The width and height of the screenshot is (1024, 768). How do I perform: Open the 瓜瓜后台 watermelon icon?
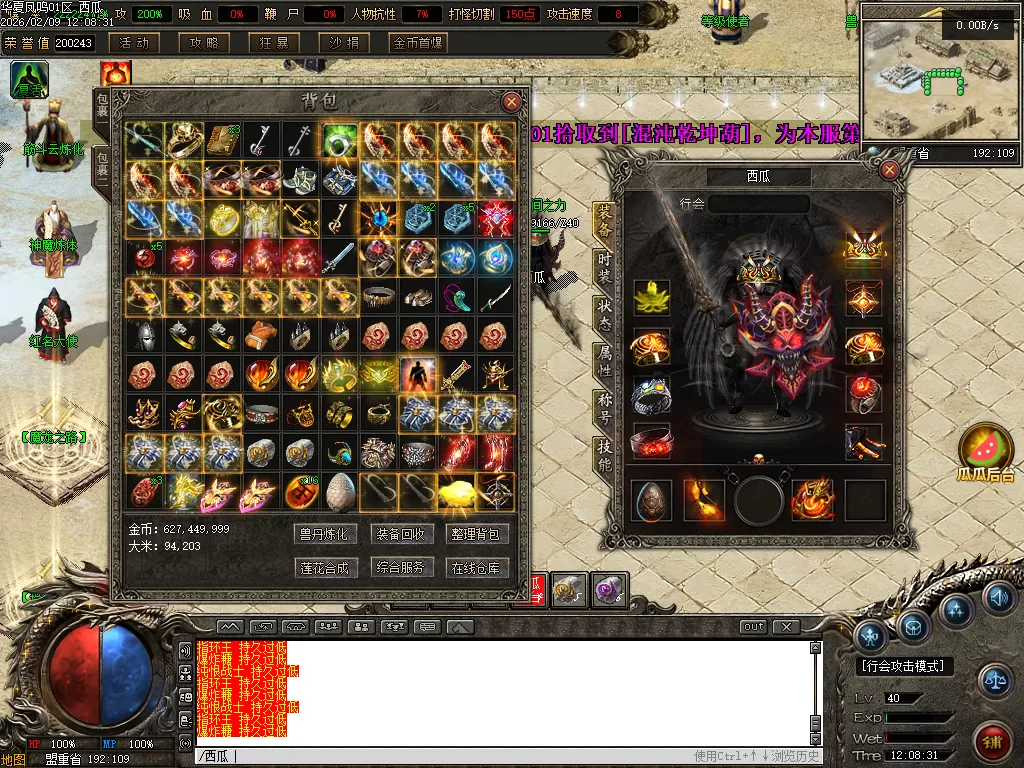tap(985, 450)
